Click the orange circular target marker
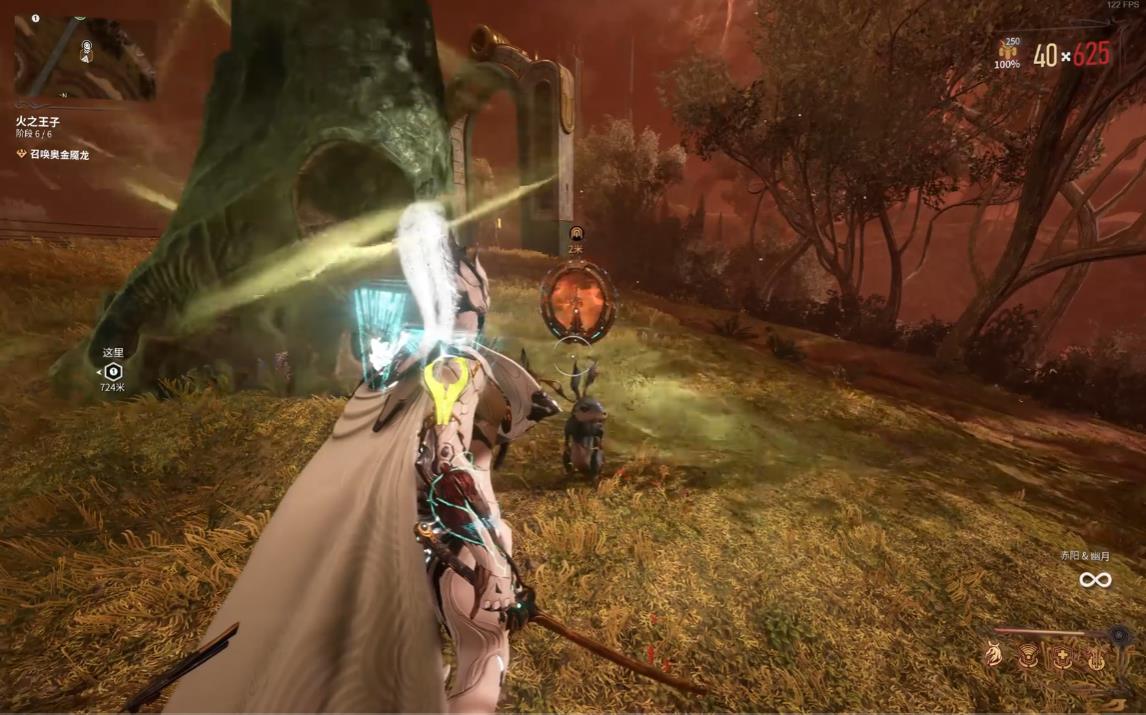The height and width of the screenshot is (715, 1146). [x=577, y=300]
